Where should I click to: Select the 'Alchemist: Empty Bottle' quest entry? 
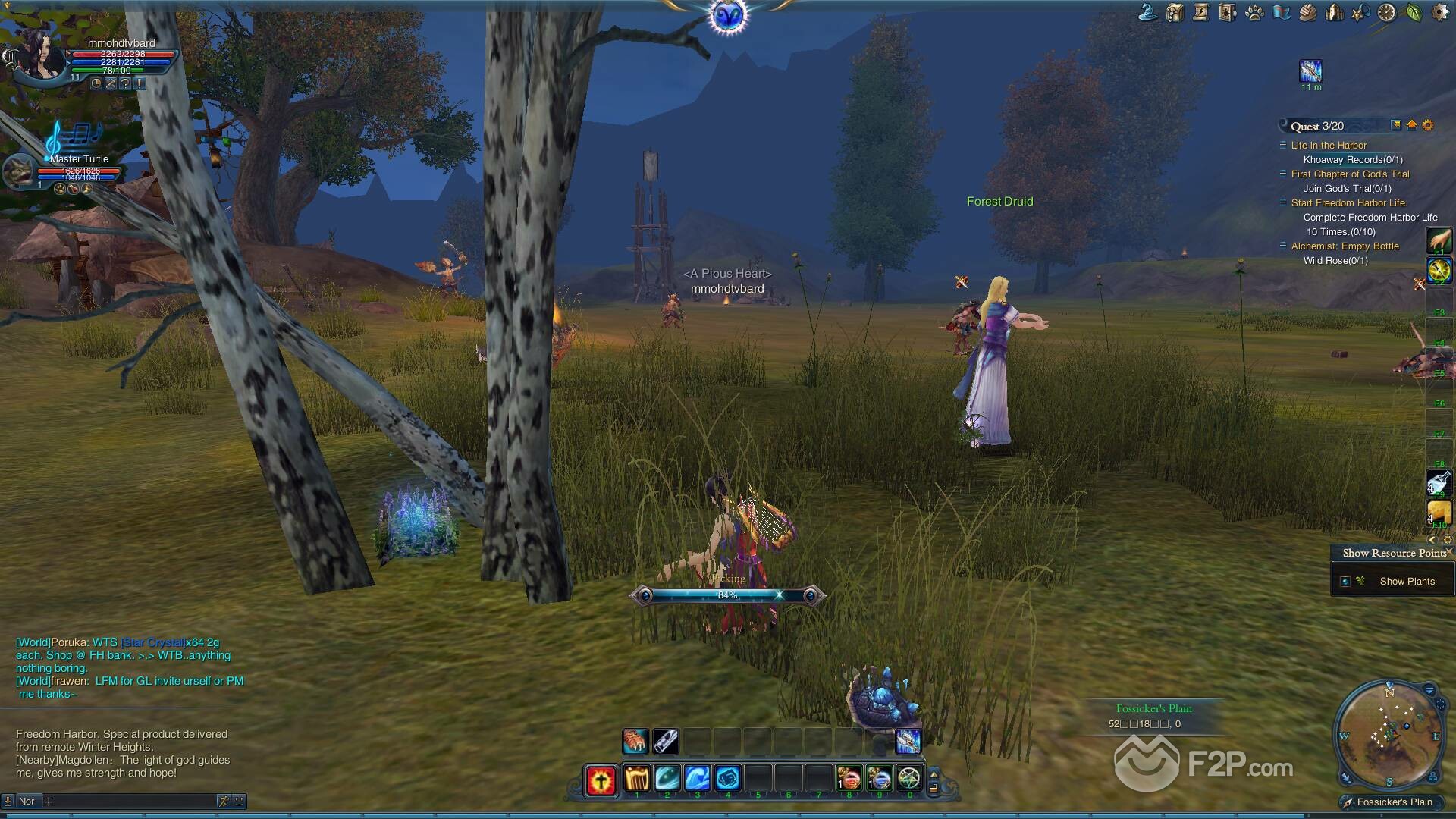1345,246
